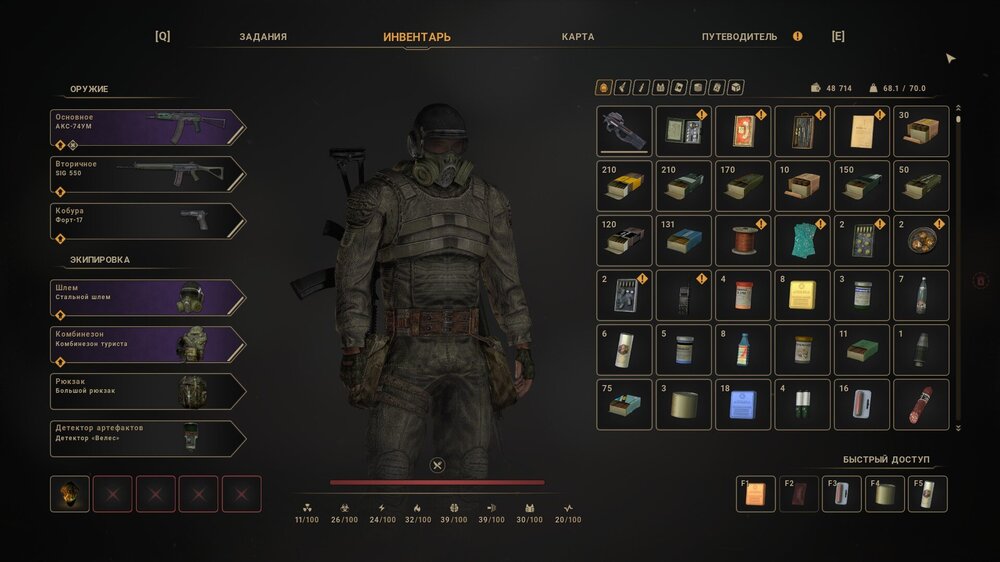Select the Большой рюкзак backpack slot
Viewport: 1000px width, 562px height.
(x=147, y=392)
